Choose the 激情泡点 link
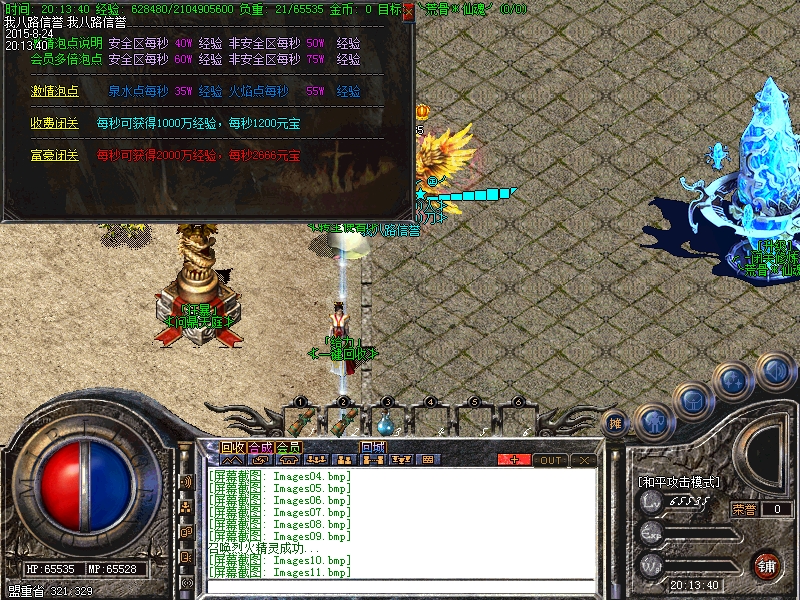Viewport: 800px width, 600px height. 48,91
